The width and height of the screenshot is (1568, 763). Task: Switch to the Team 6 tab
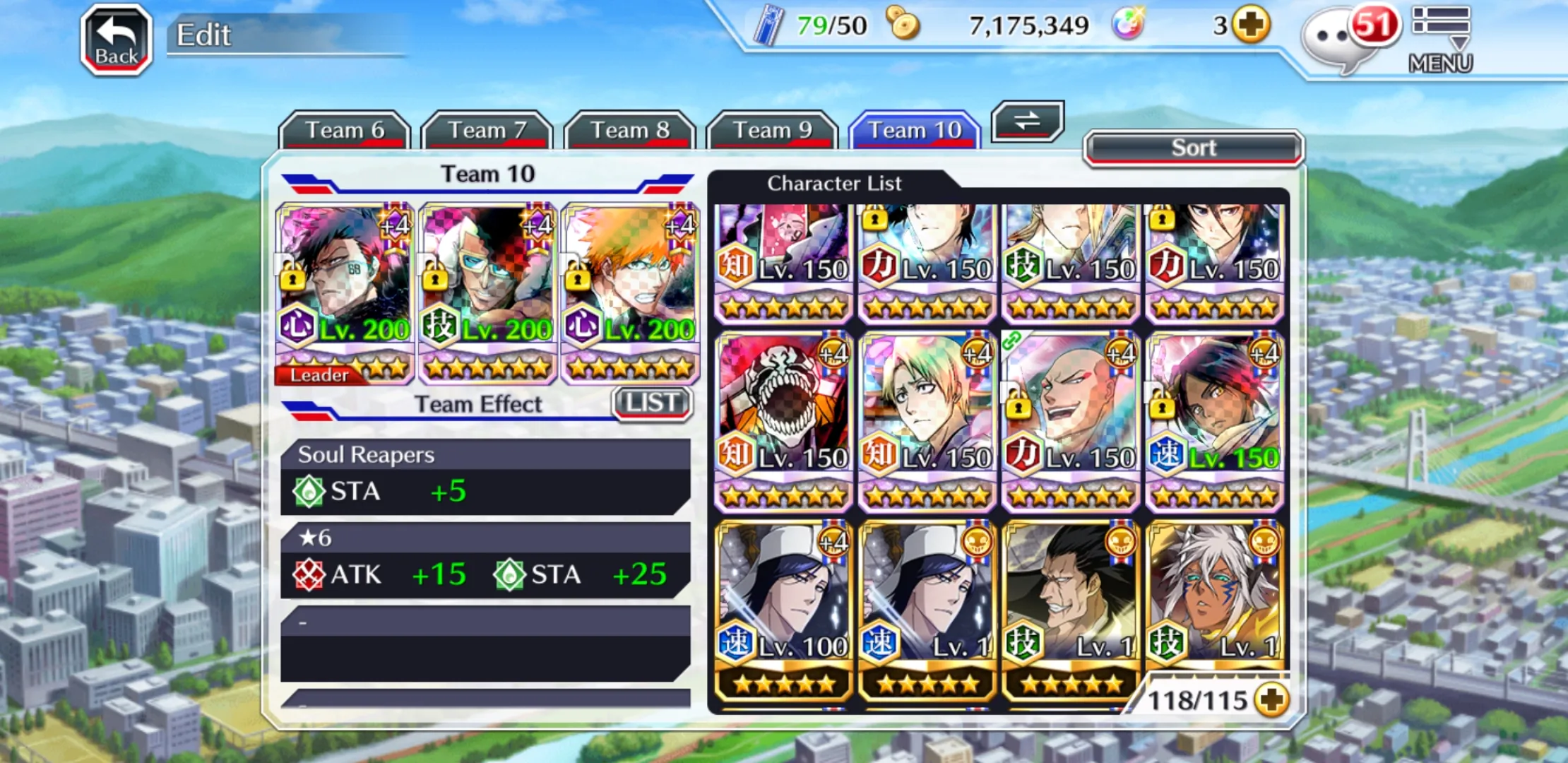point(345,131)
